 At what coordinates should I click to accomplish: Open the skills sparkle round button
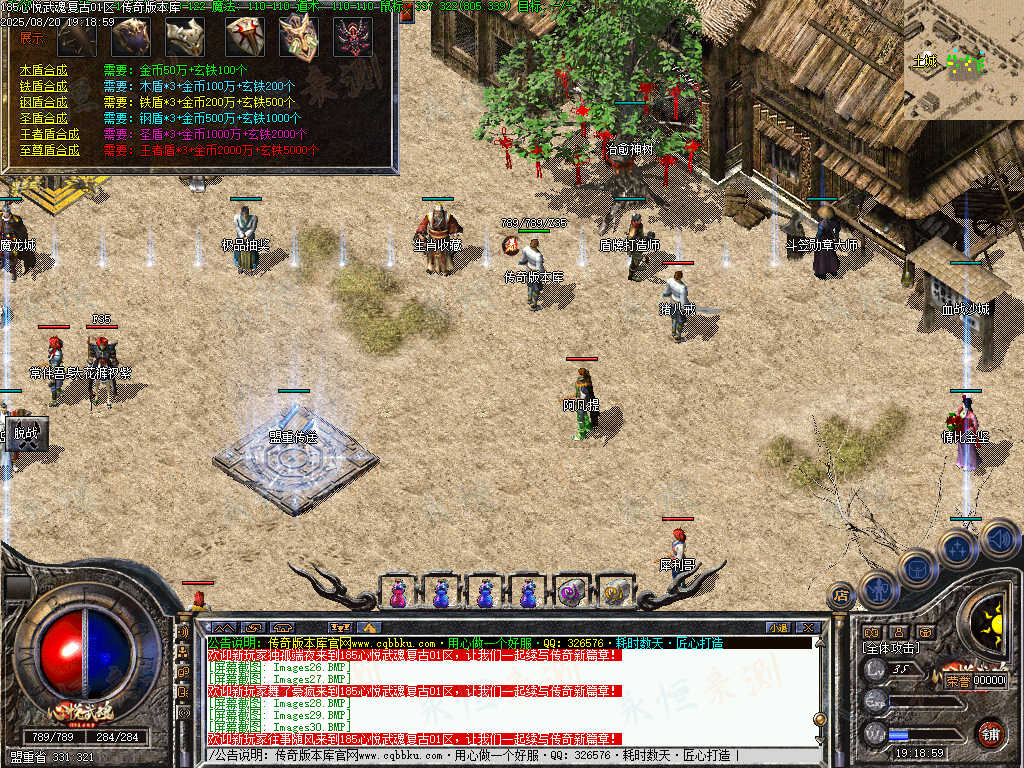[957, 548]
